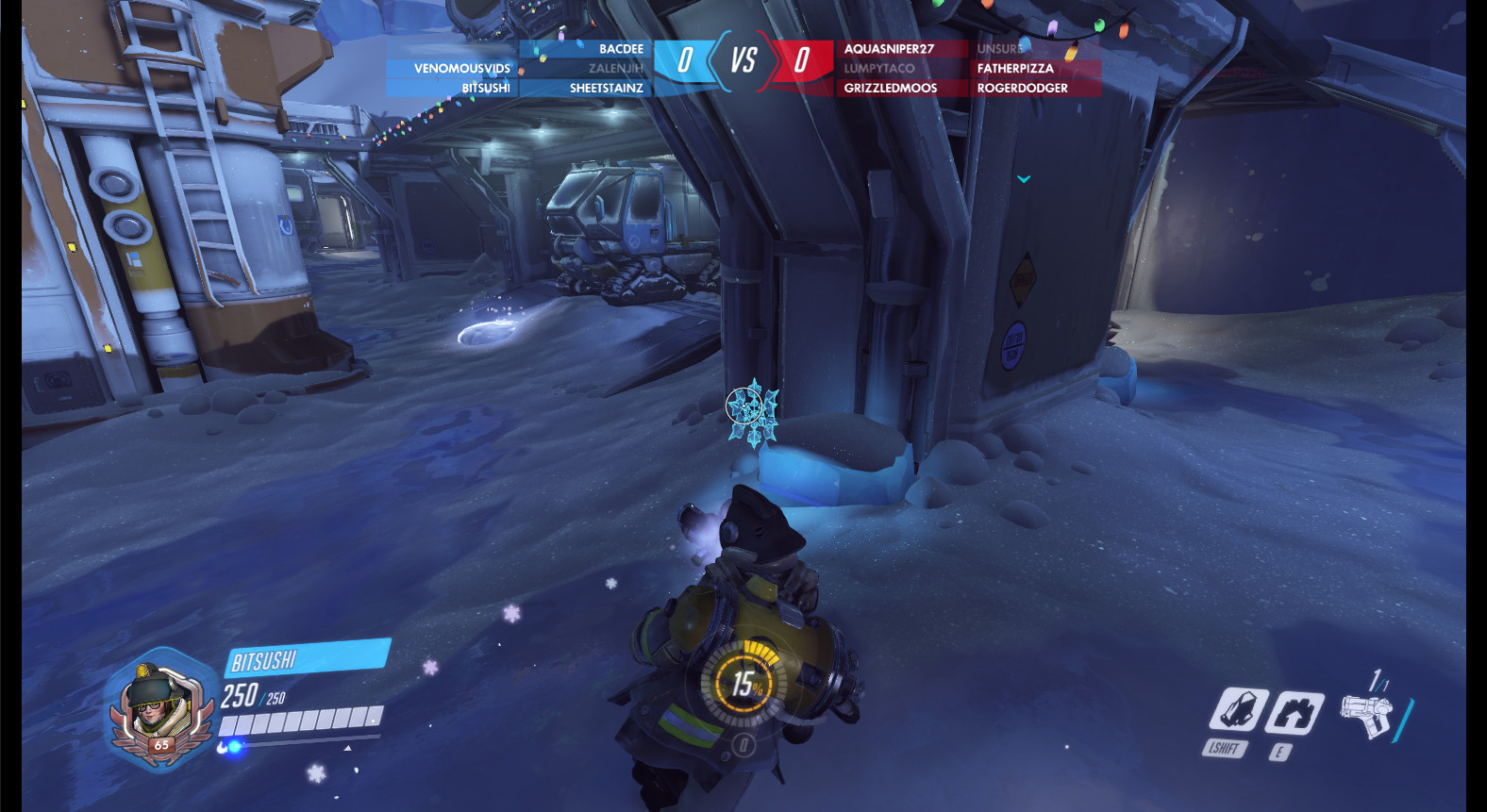The width and height of the screenshot is (1487, 812).
Task: Select BITSUSHI in the team list
Action: pyautogui.click(x=485, y=89)
